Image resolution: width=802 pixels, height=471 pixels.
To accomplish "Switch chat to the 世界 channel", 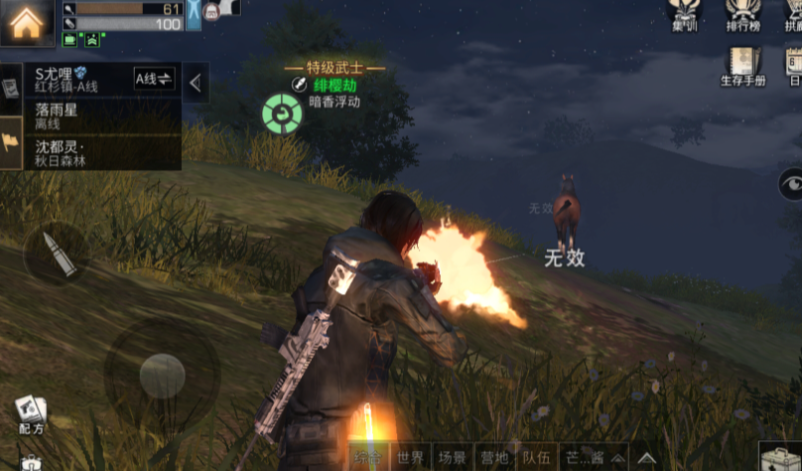I will tap(410, 458).
